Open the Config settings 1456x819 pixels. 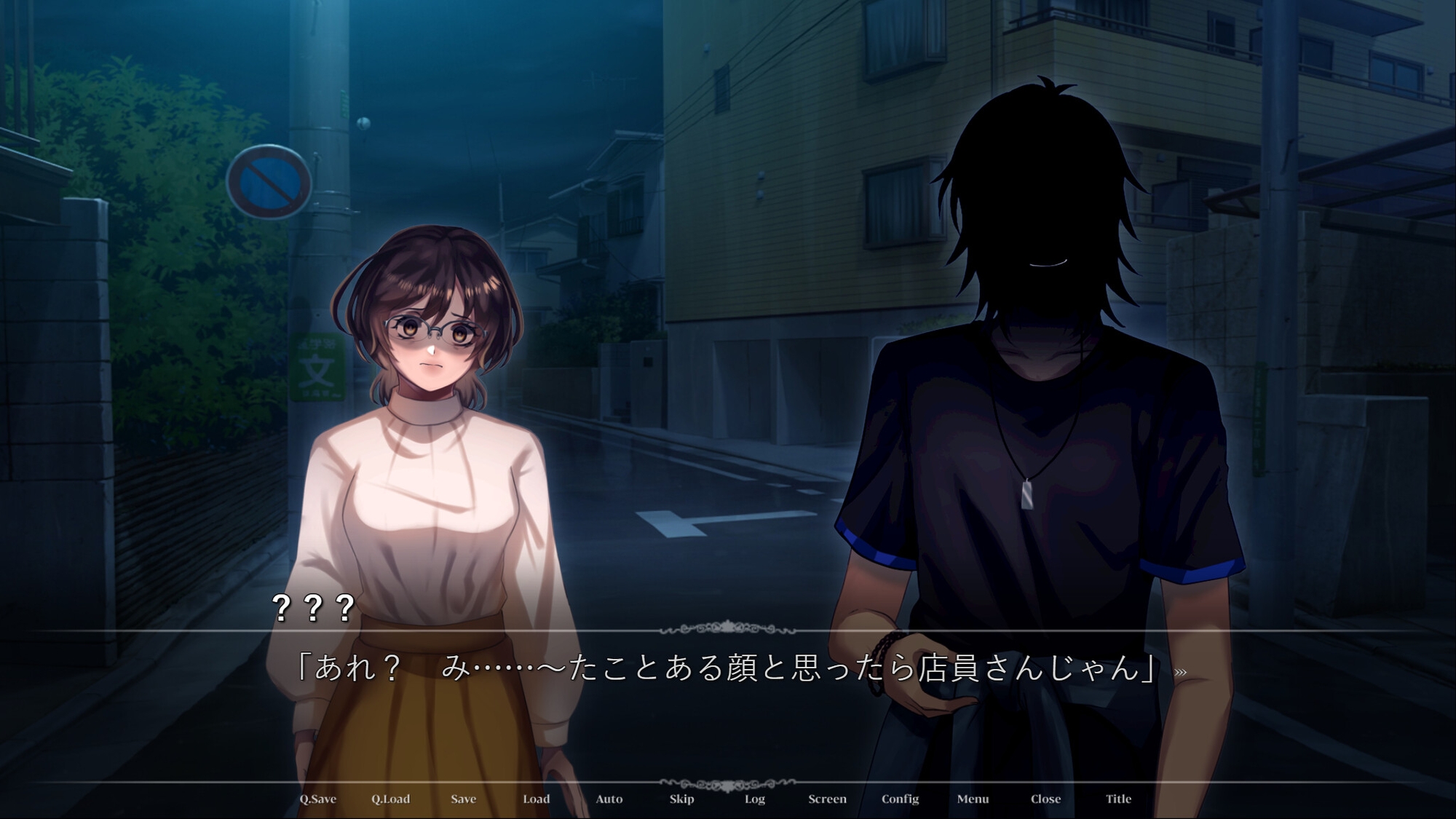(x=900, y=799)
